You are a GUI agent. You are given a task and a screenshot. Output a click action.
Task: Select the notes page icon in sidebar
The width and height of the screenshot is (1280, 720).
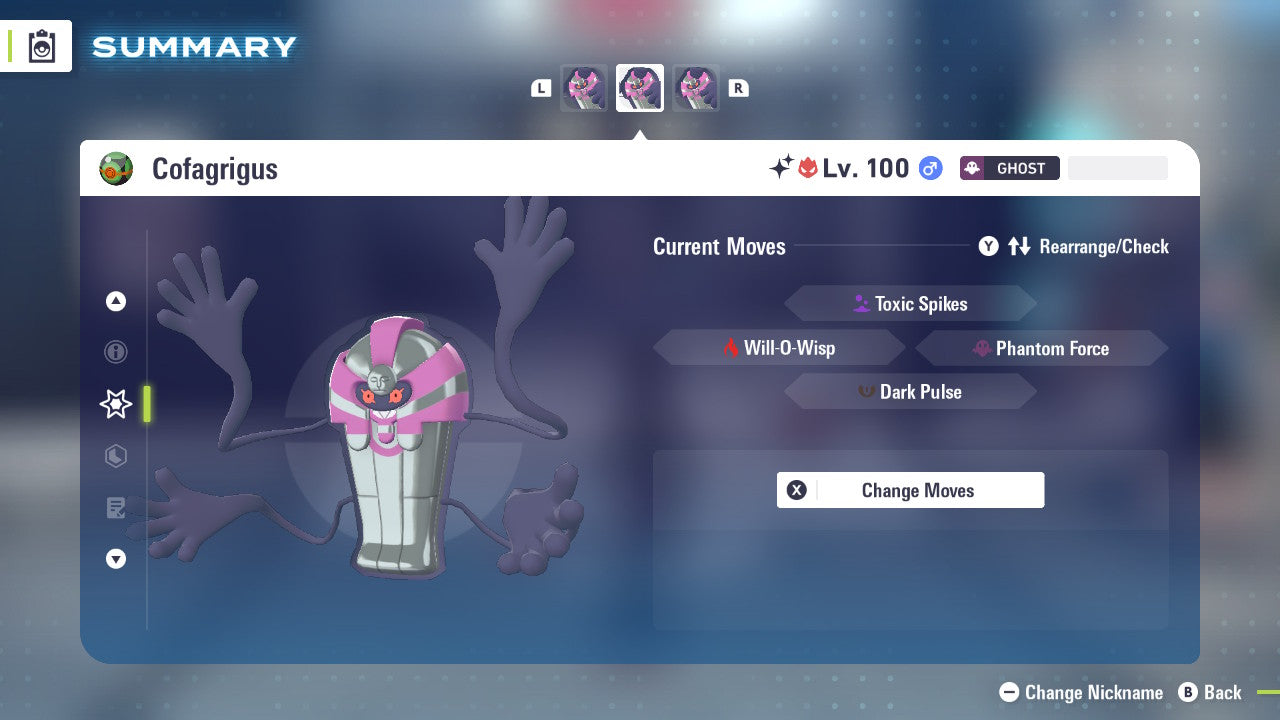(x=116, y=508)
